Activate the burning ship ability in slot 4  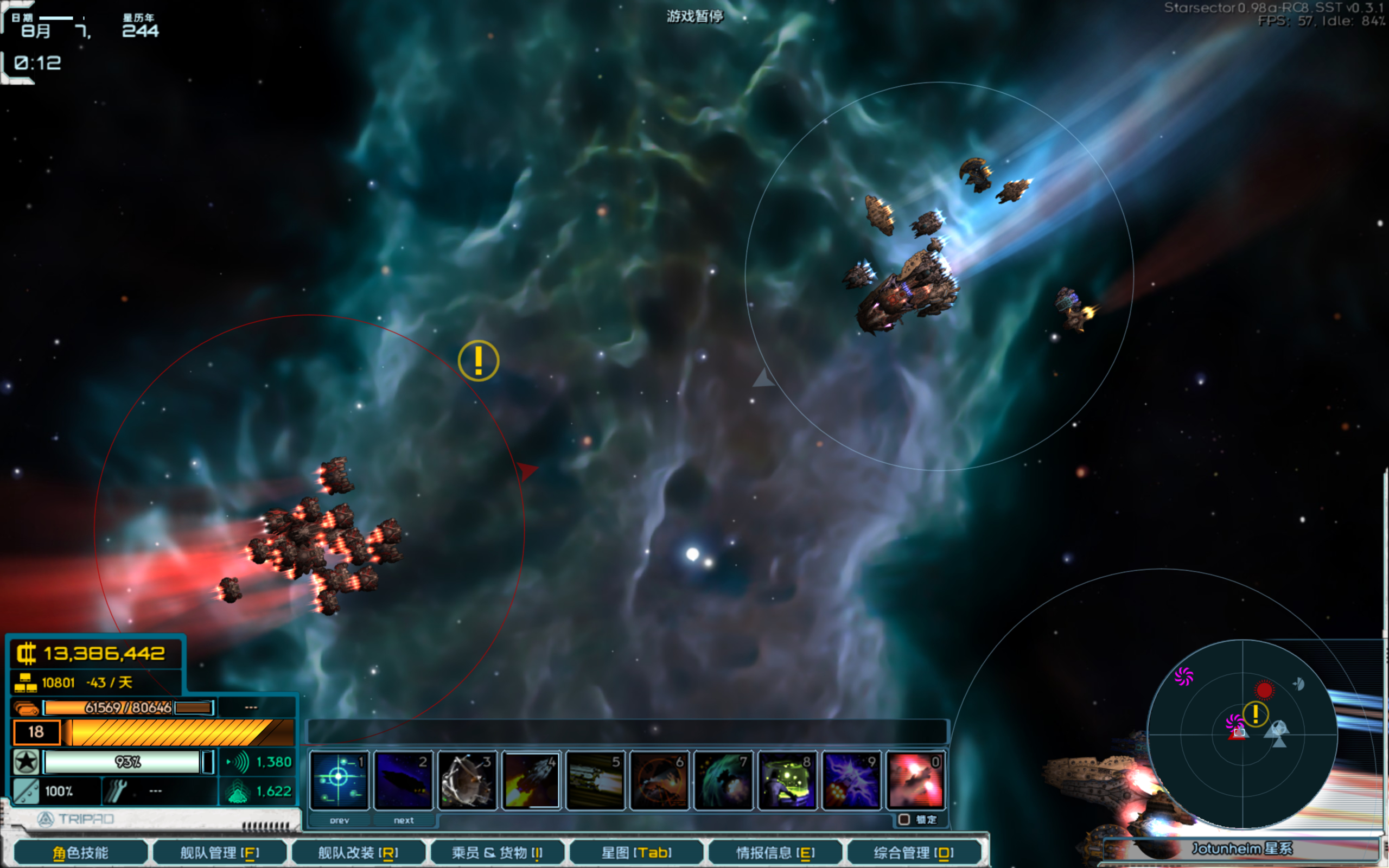531,780
